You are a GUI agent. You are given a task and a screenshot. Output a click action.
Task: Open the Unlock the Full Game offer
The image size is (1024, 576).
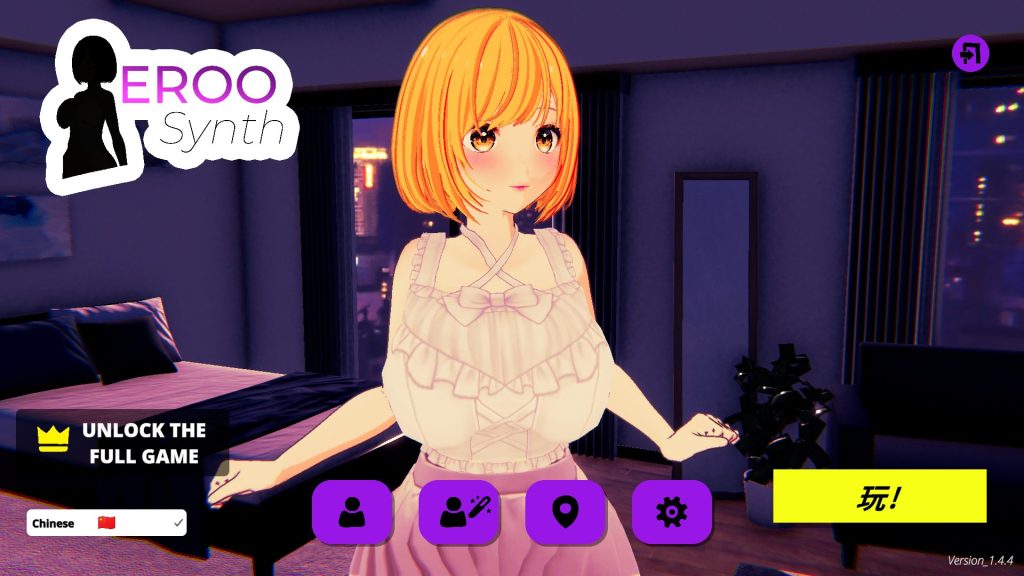coord(122,443)
